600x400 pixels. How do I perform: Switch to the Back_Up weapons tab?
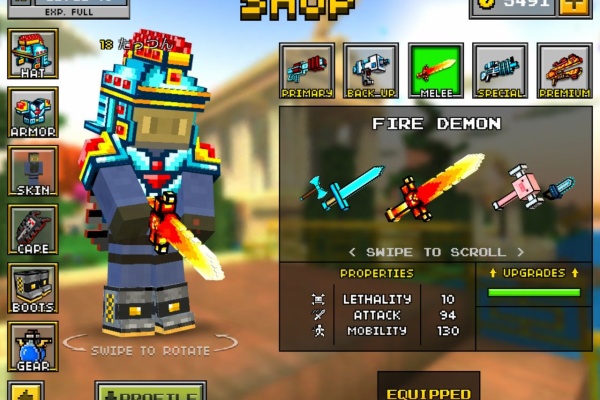371,70
